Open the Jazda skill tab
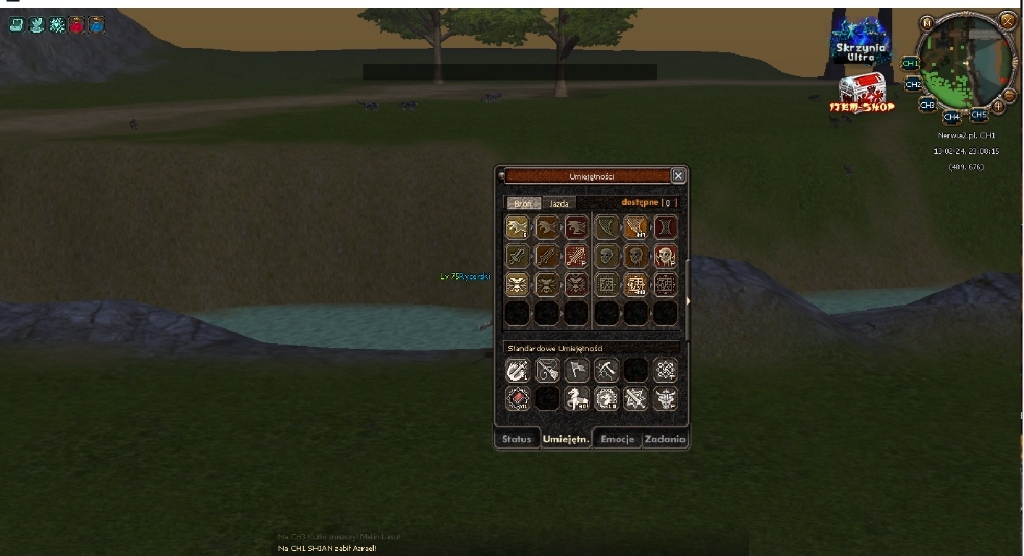The height and width of the screenshot is (556, 1024). (559, 203)
